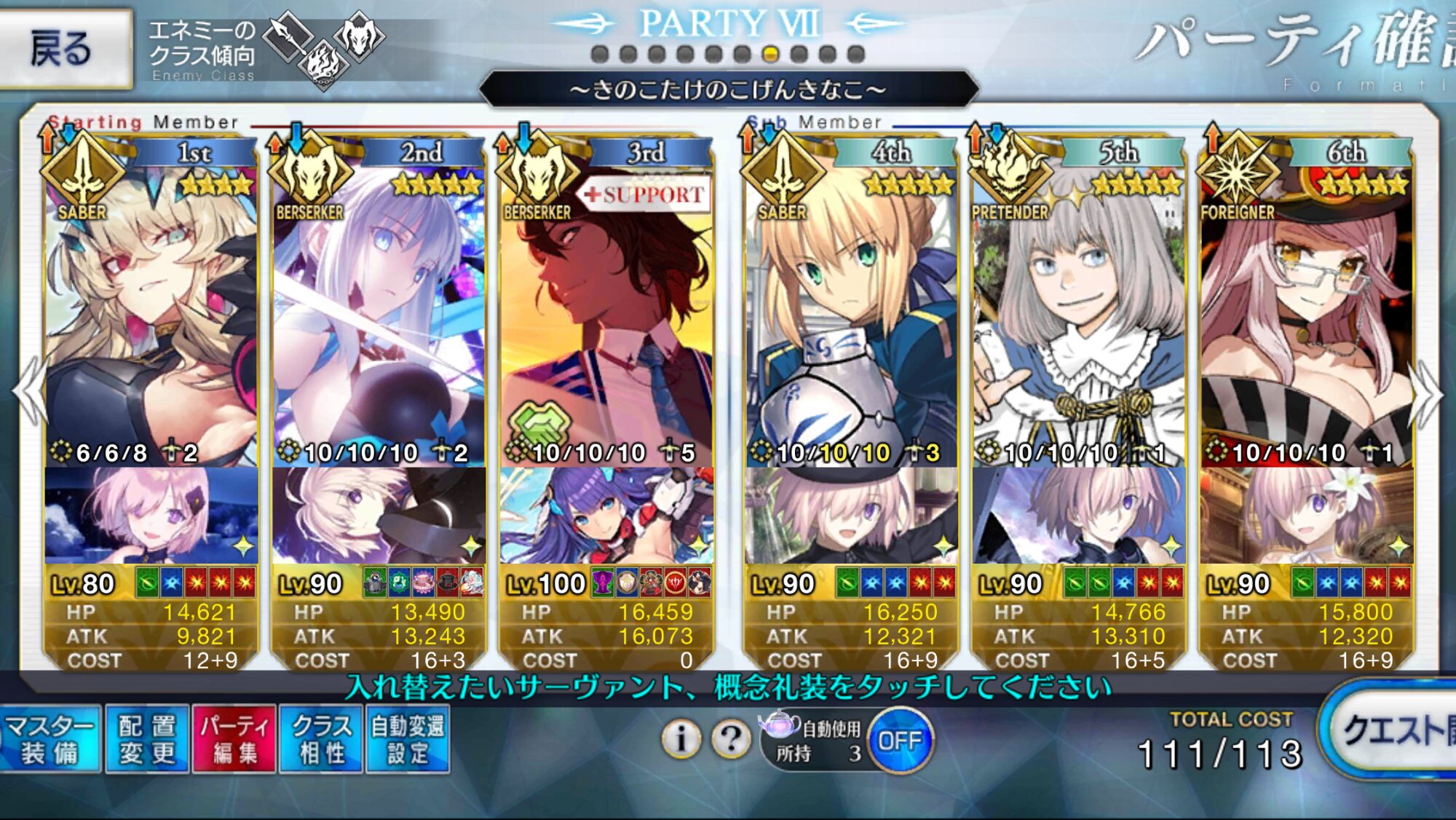Click the round info 'i' button
The image size is (1456, 820).
pyautogui.click(x=681, y=739)
